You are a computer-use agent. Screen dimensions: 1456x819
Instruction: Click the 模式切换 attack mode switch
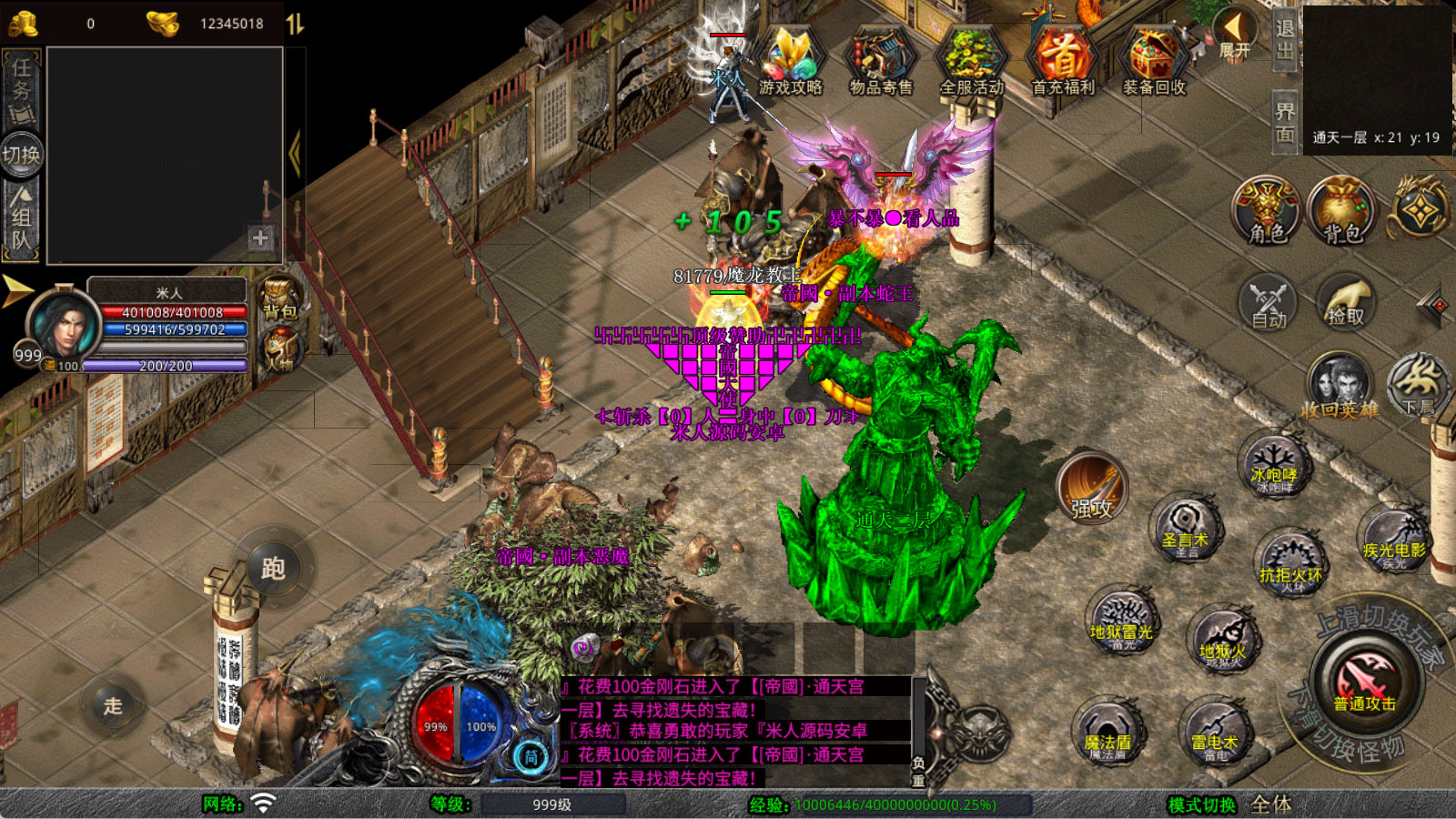1203,804
